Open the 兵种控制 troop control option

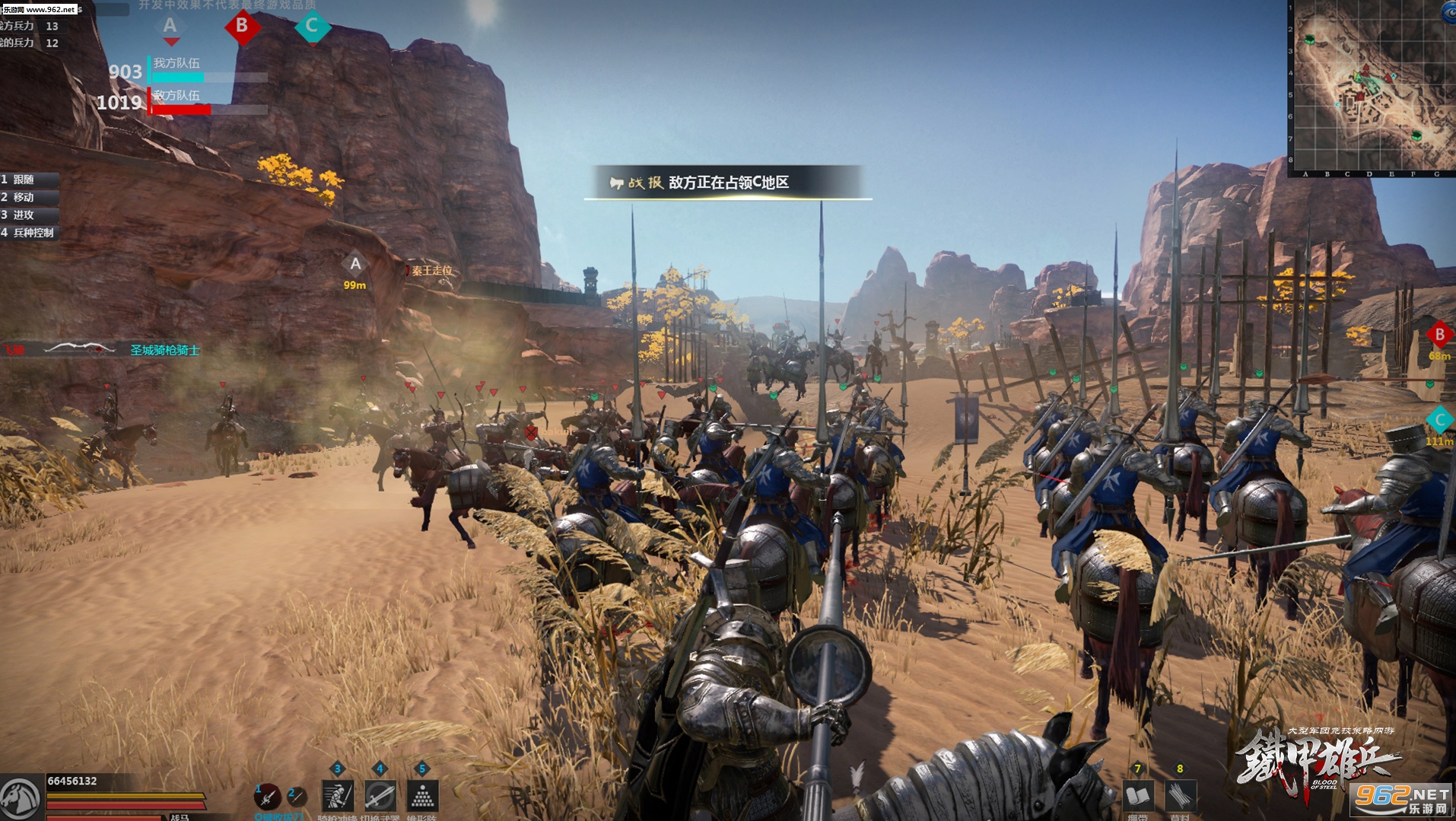tap(30, 232)
